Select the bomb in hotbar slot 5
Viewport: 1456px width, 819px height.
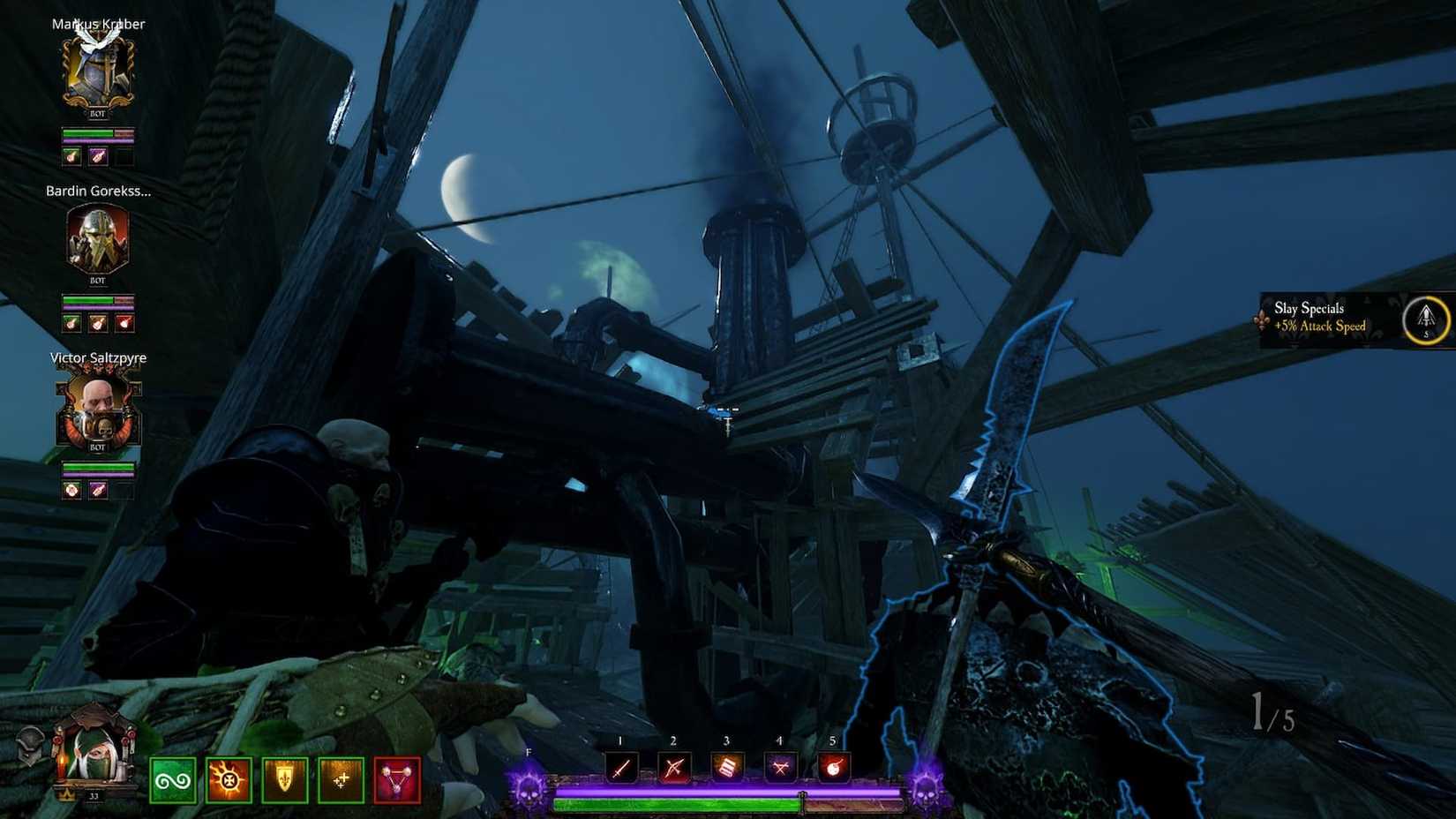click(x=832, y=765)
